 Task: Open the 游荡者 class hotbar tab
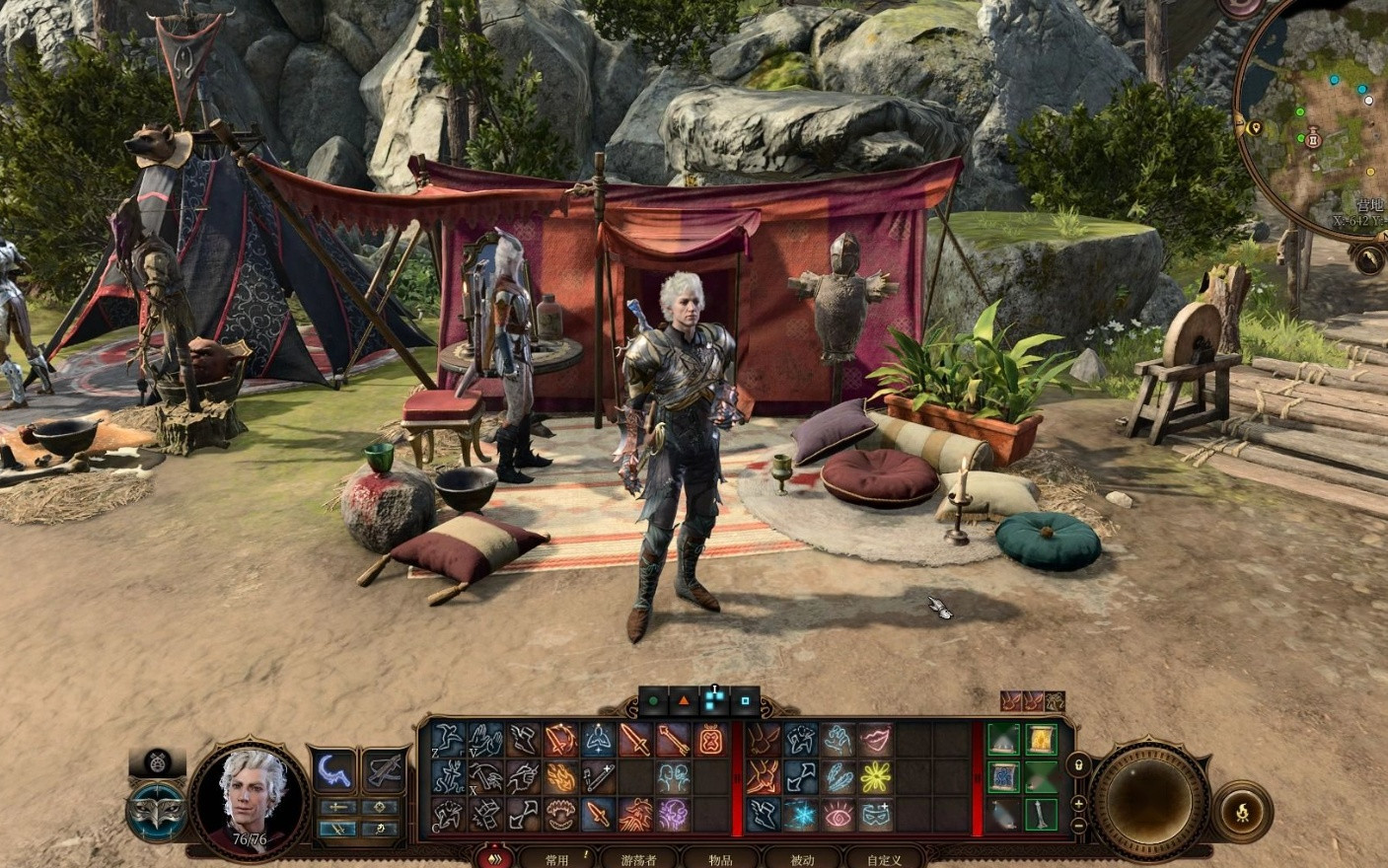639,859
